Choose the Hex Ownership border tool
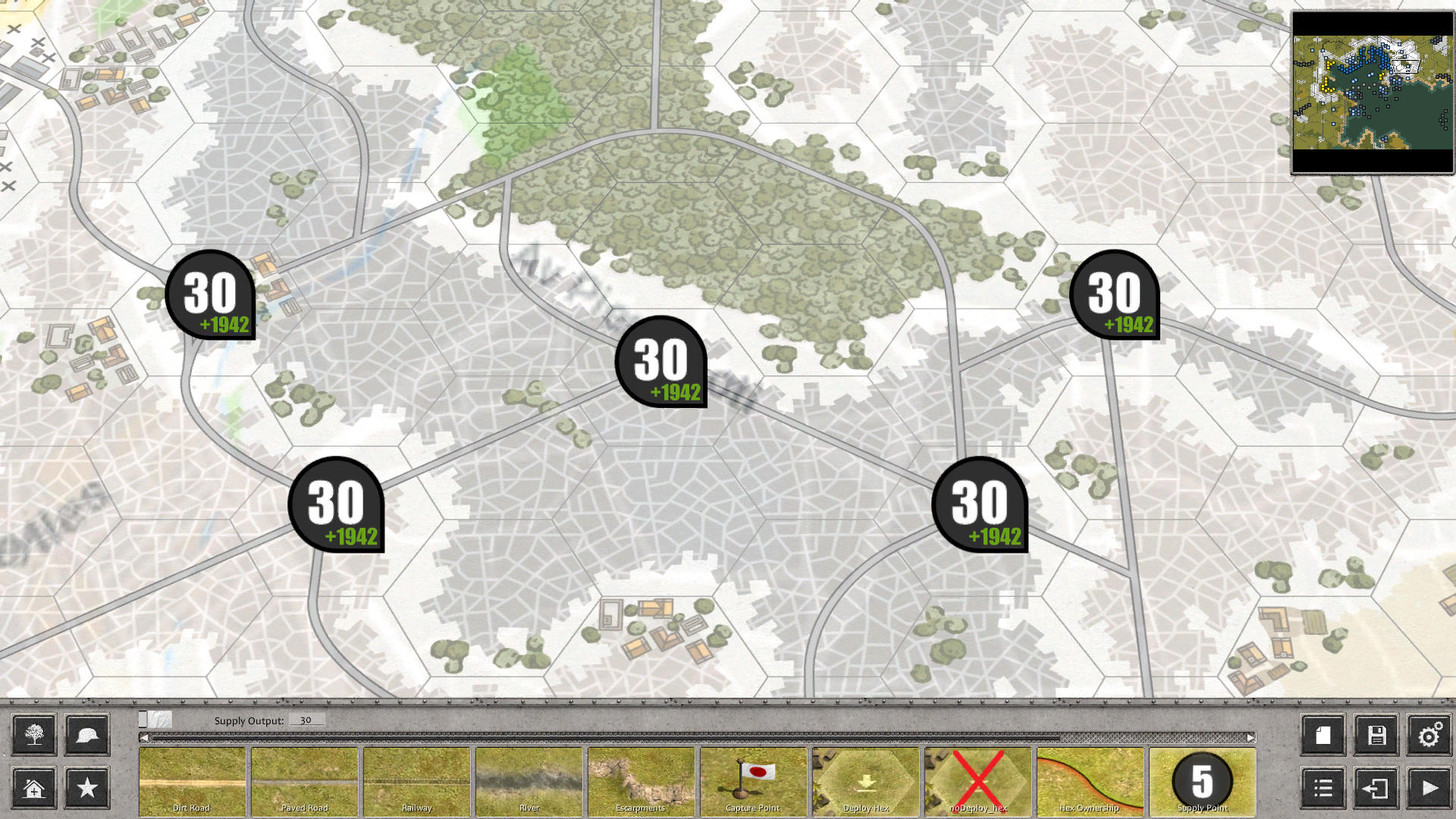This screenshot has width=1456, height=819. [x=1090, y=781]
